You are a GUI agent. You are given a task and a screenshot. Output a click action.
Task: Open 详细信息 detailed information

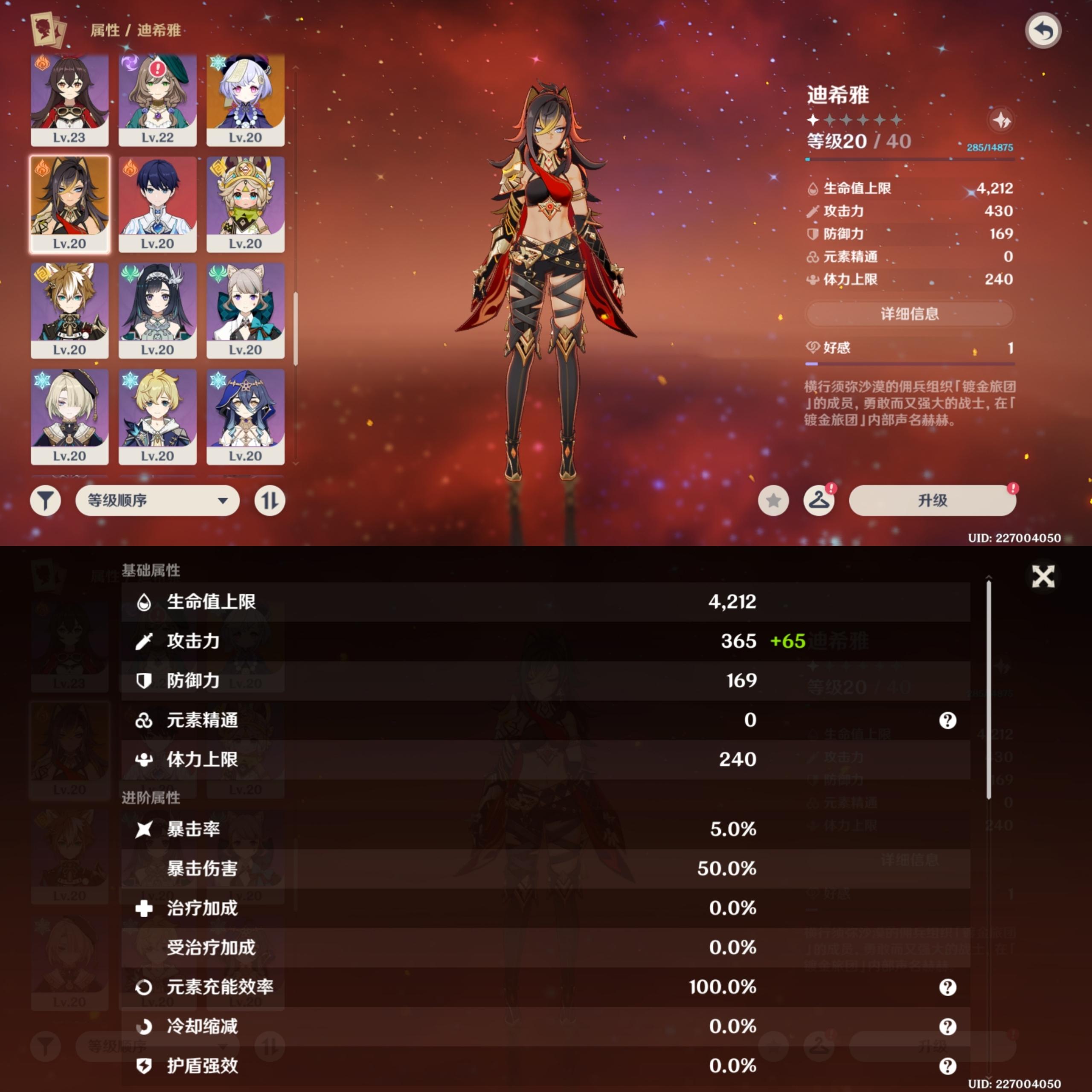[x=909, y=314]
